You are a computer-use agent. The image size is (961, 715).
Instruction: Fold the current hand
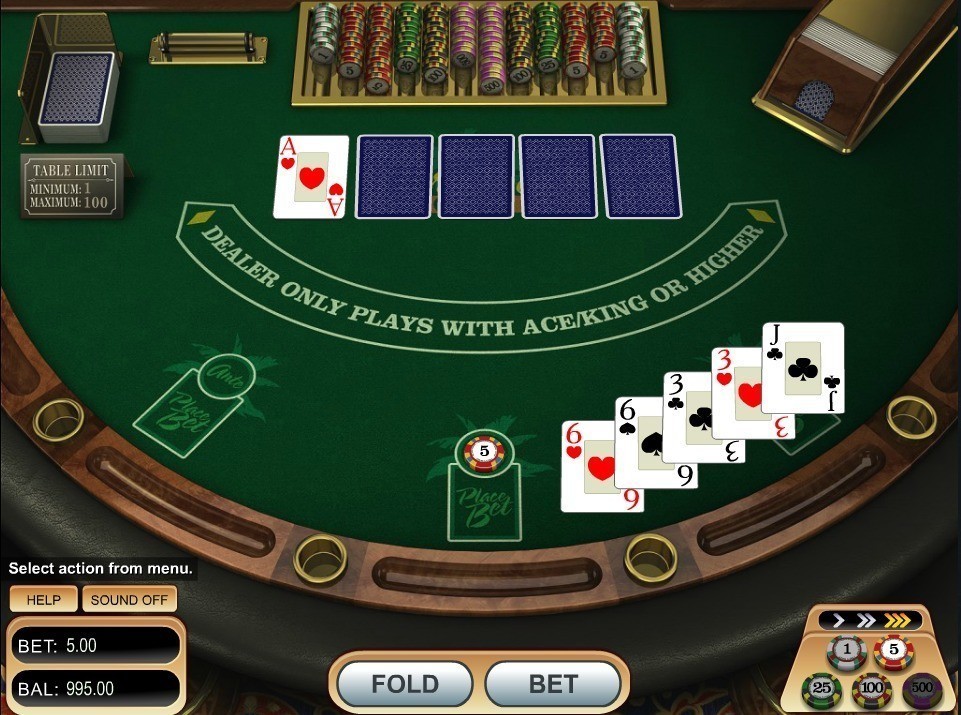pos(405,684)
